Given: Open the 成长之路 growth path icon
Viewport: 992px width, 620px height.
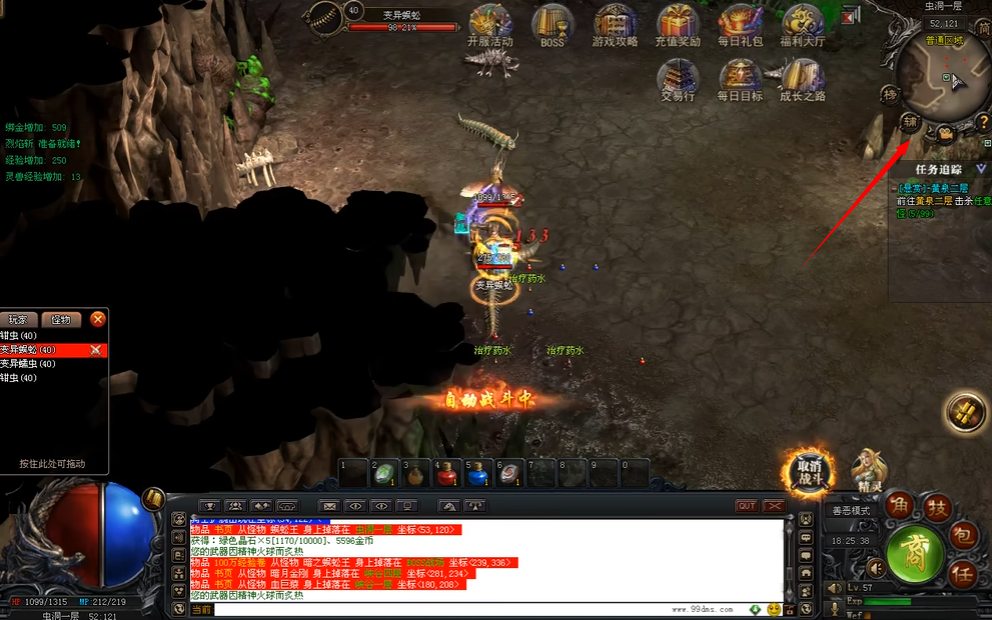Looking at the screenshot, I should (x=802, y=79).
